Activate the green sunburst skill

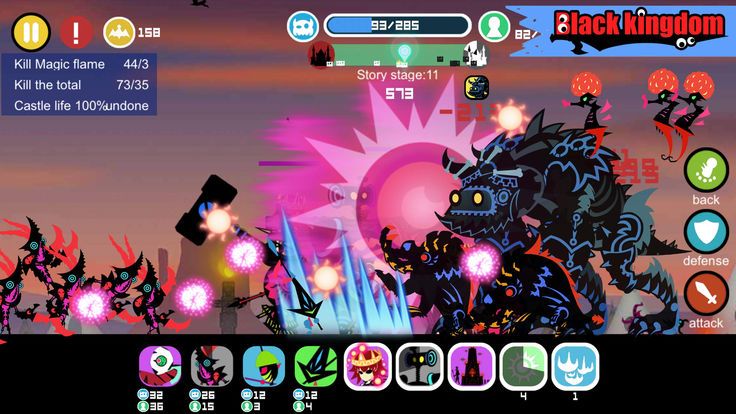coord(523,366)
